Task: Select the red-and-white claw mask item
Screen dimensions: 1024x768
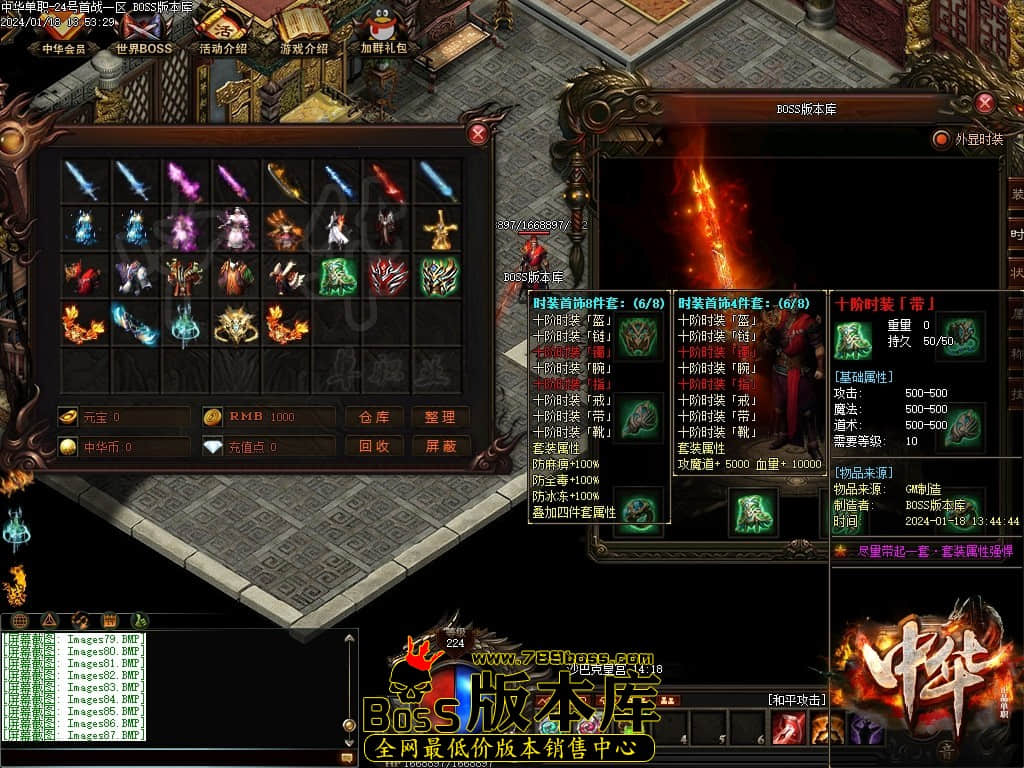Action: click(x=388, y=276)
